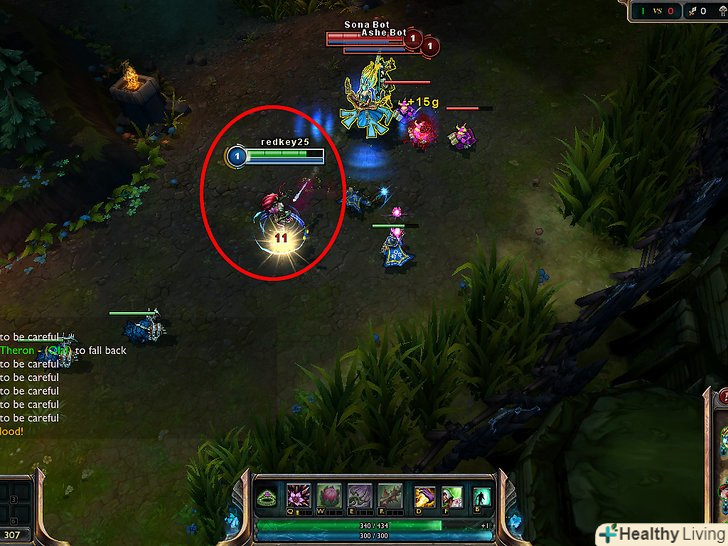Viewport: 728px width, 546px height.
Task: Click the Healthy Living watermark logo
Action: tap(661, 533)
